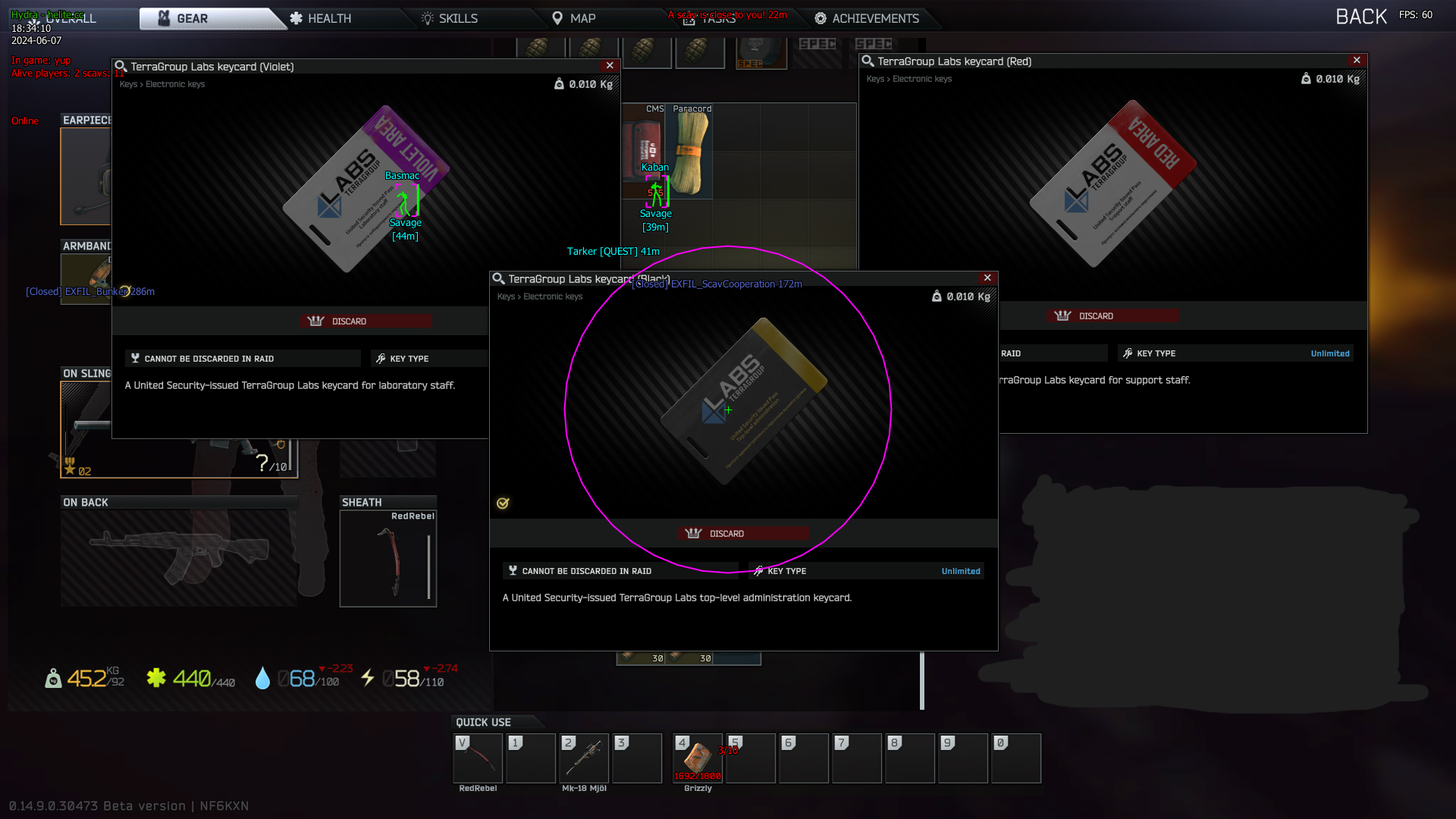Click the sun icon on the SKILLS tab
This screenshot has height=819, width=1456.
click(427, 18)
